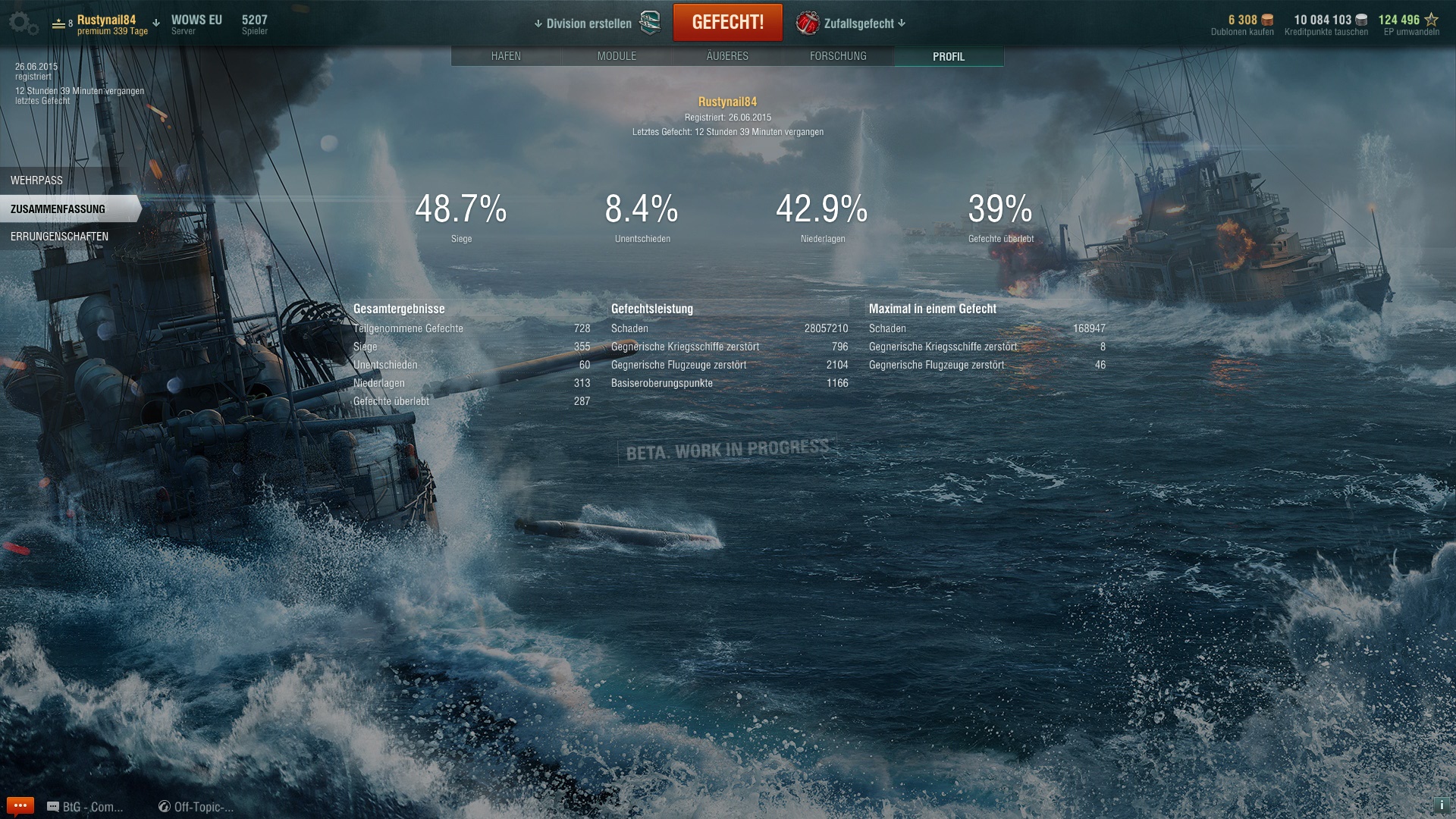
Task: Expand the Rustynail84 account dropdown
Action: (155, 24)
